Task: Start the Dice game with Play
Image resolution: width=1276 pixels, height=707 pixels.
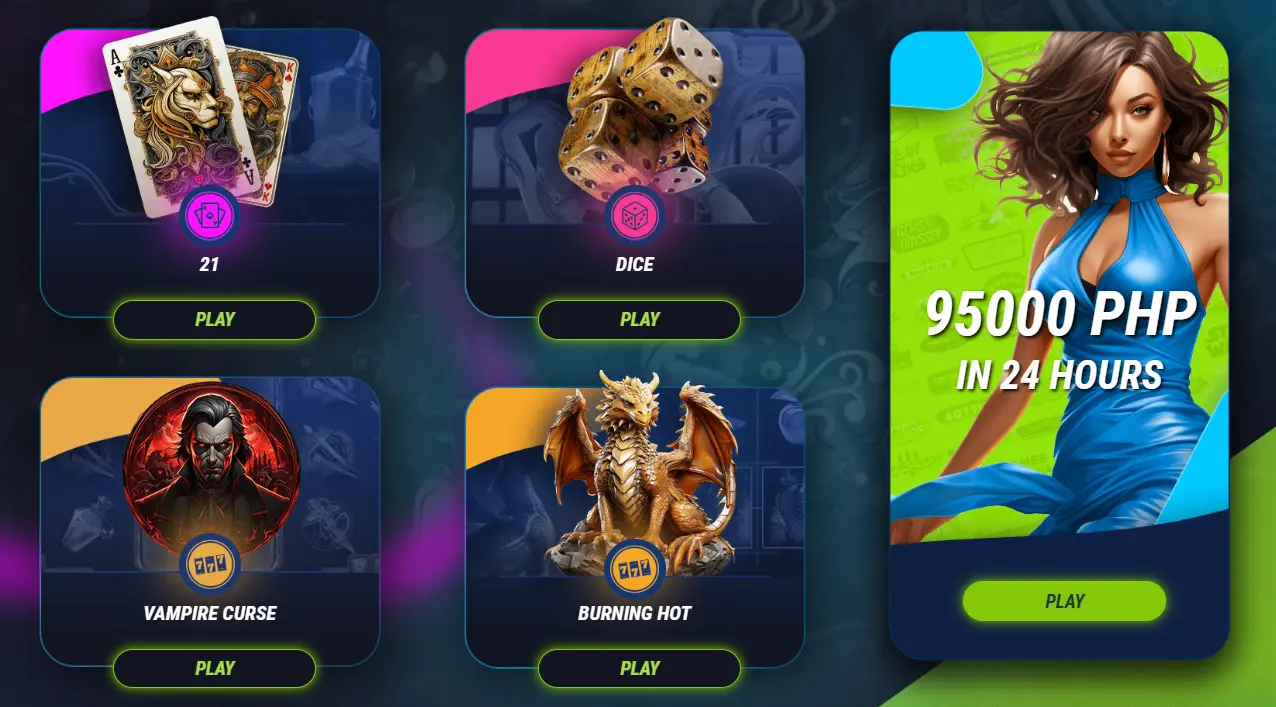Action: [639, 320]
